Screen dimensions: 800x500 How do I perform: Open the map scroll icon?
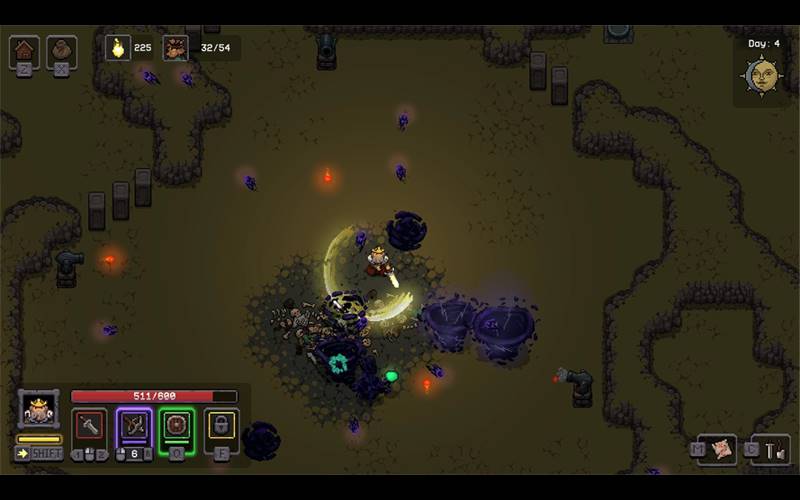(x=717, y=449)
